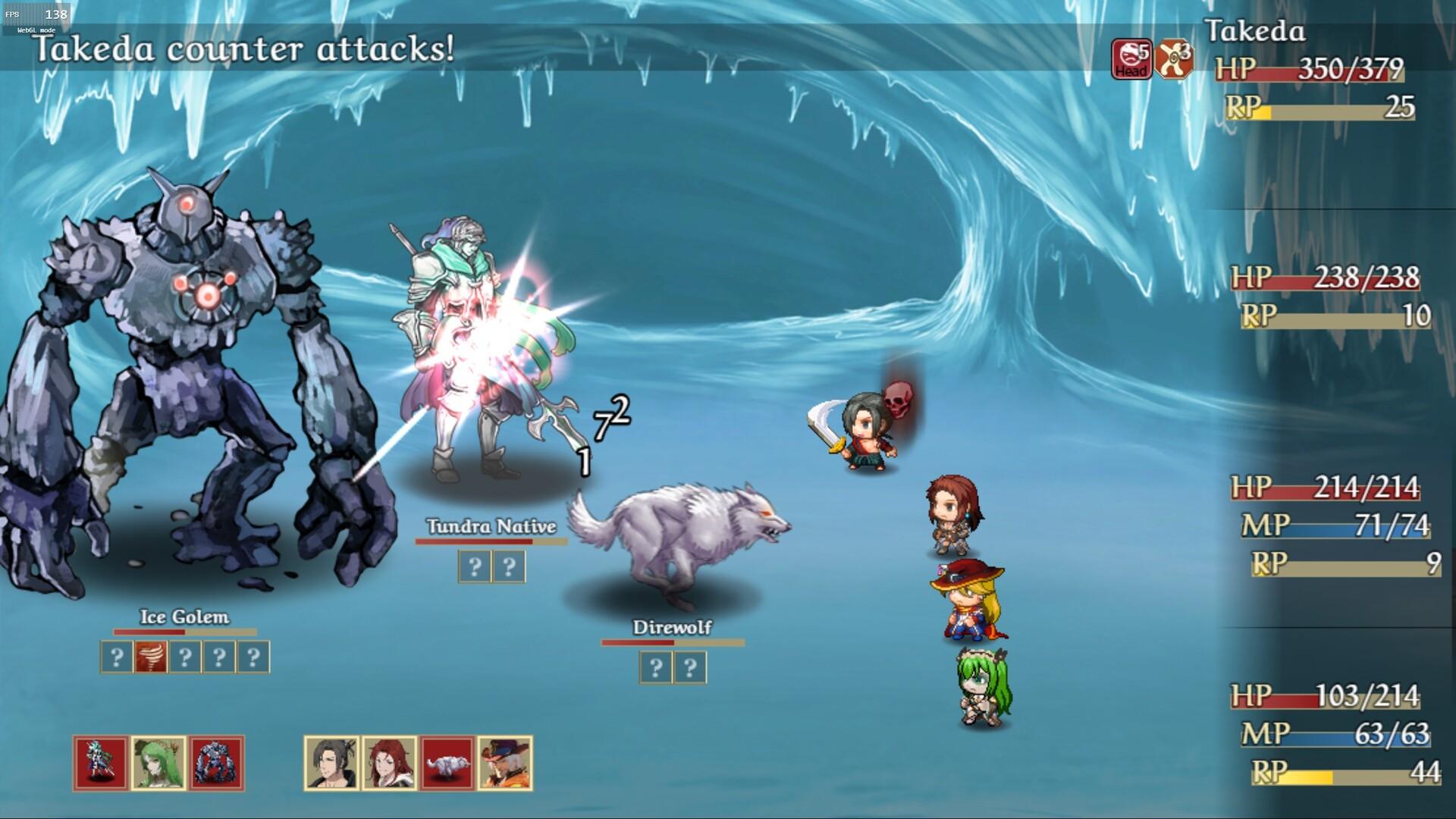Inspect the orange octagon debuff icon
The image size is (1456, 819).
pyautogui.click(x=1174, y=59)
